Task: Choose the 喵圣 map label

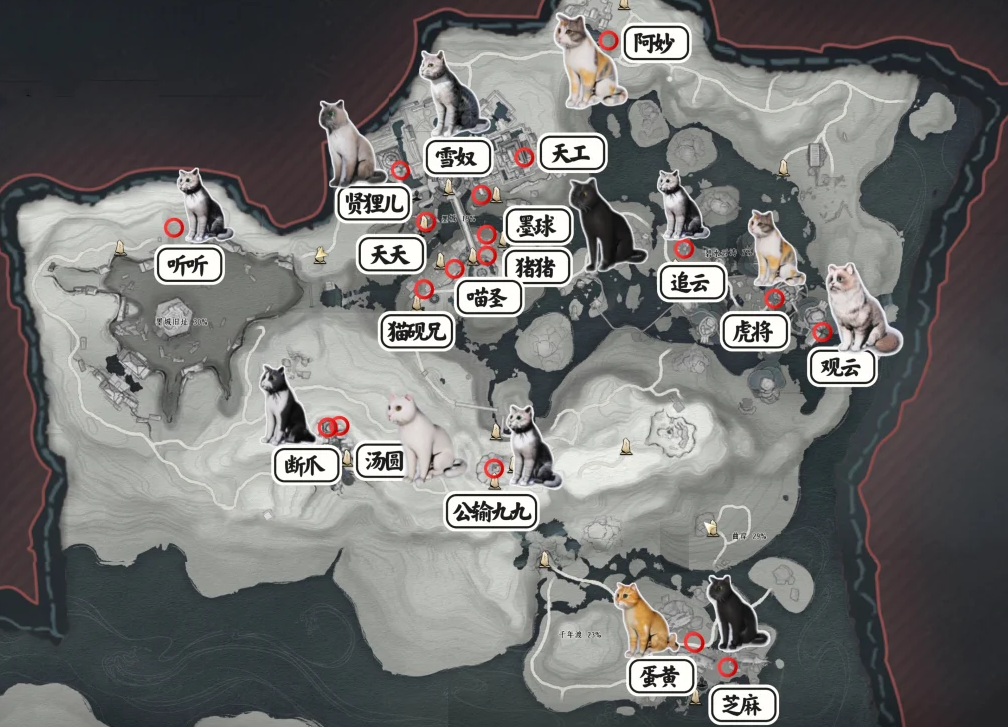Action: pos(487,297)
